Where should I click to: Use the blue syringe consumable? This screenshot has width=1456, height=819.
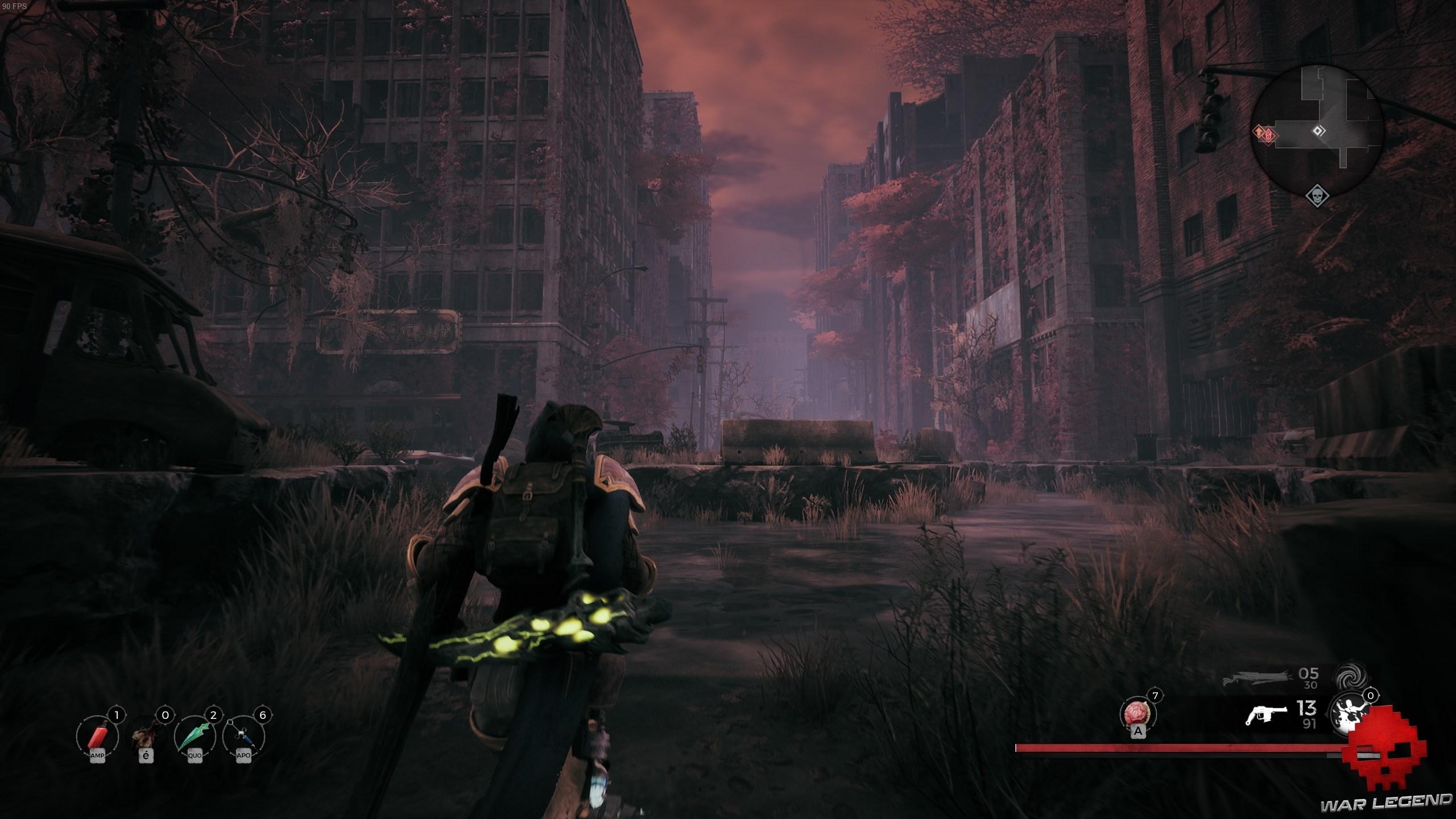tap(243, 737)
